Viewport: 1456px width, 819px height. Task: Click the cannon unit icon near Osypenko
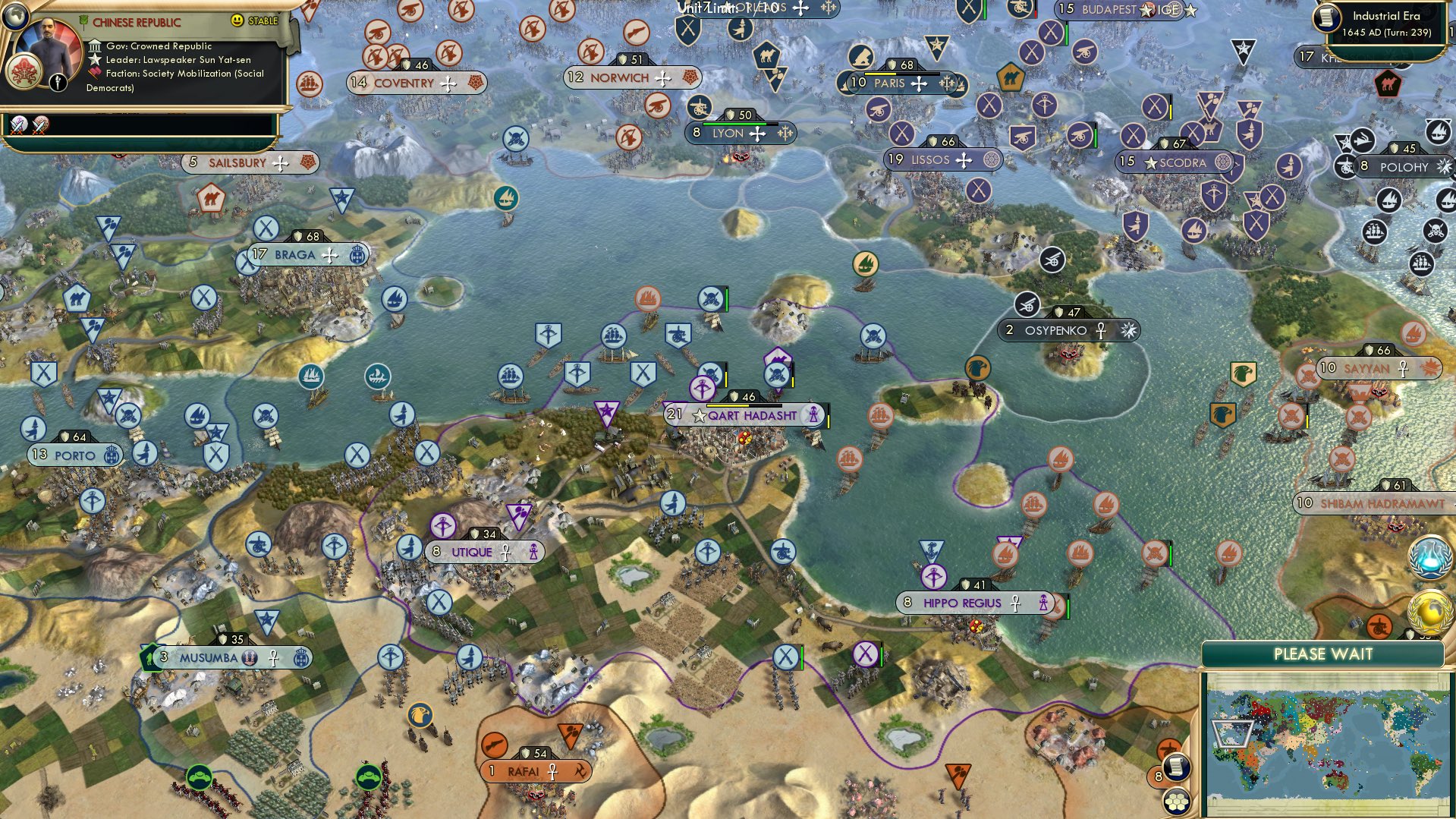pyautogui.click(x=1029, y=304)
